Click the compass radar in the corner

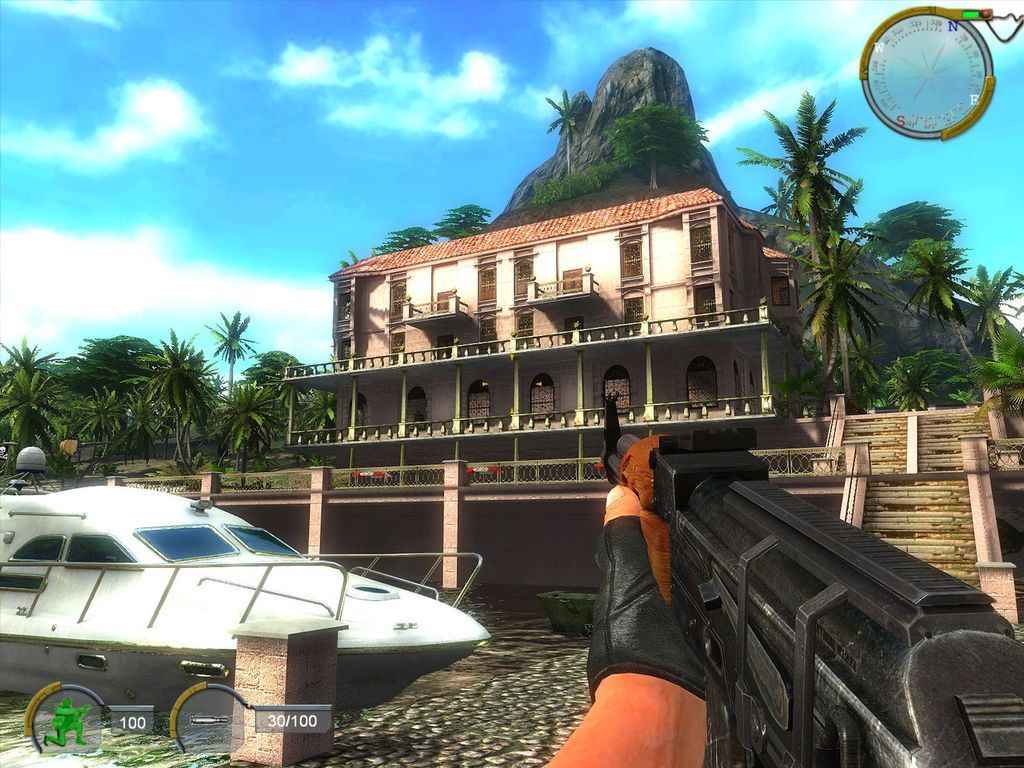[x=926, y=73]
